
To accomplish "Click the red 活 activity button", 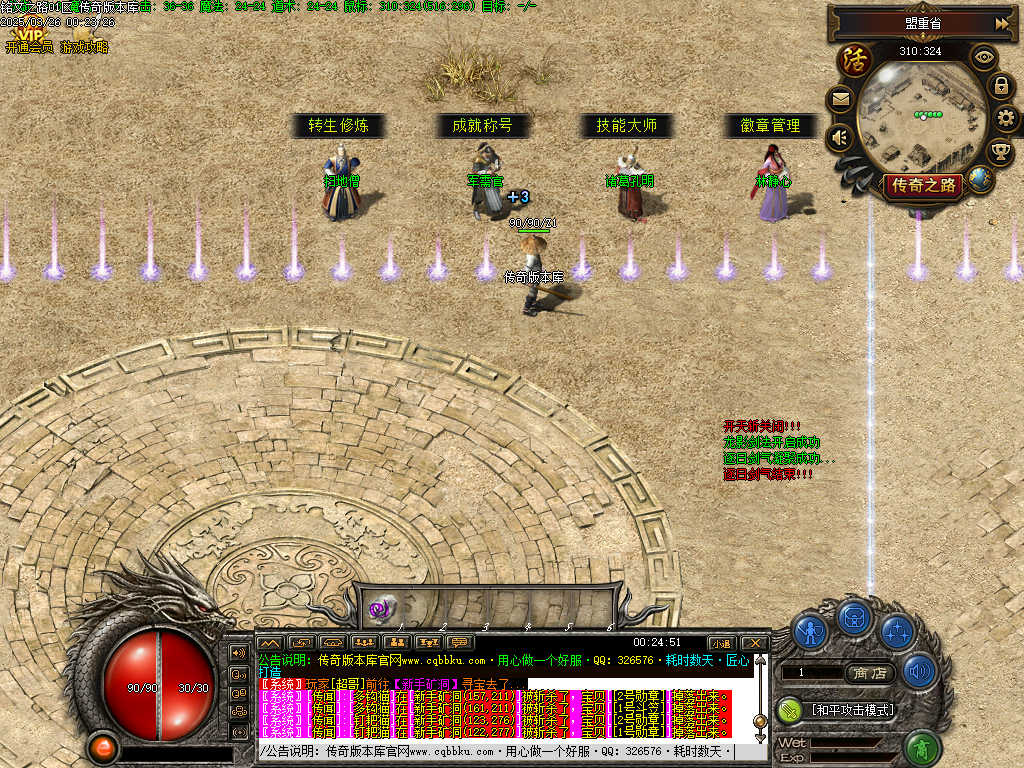I will pos(855,60).
